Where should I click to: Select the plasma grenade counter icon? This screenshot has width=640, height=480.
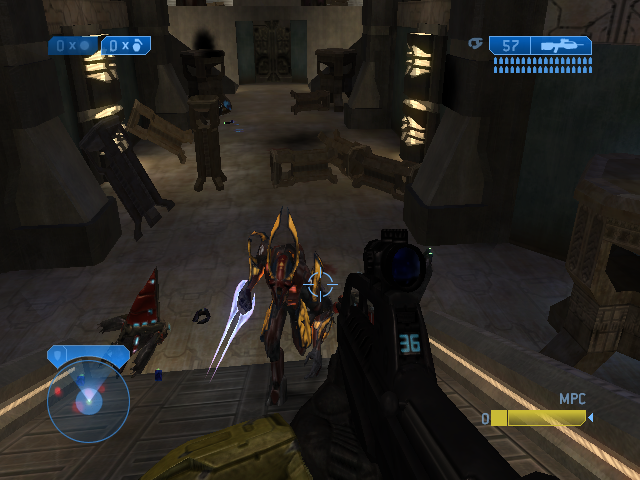(x=86, y=45)
